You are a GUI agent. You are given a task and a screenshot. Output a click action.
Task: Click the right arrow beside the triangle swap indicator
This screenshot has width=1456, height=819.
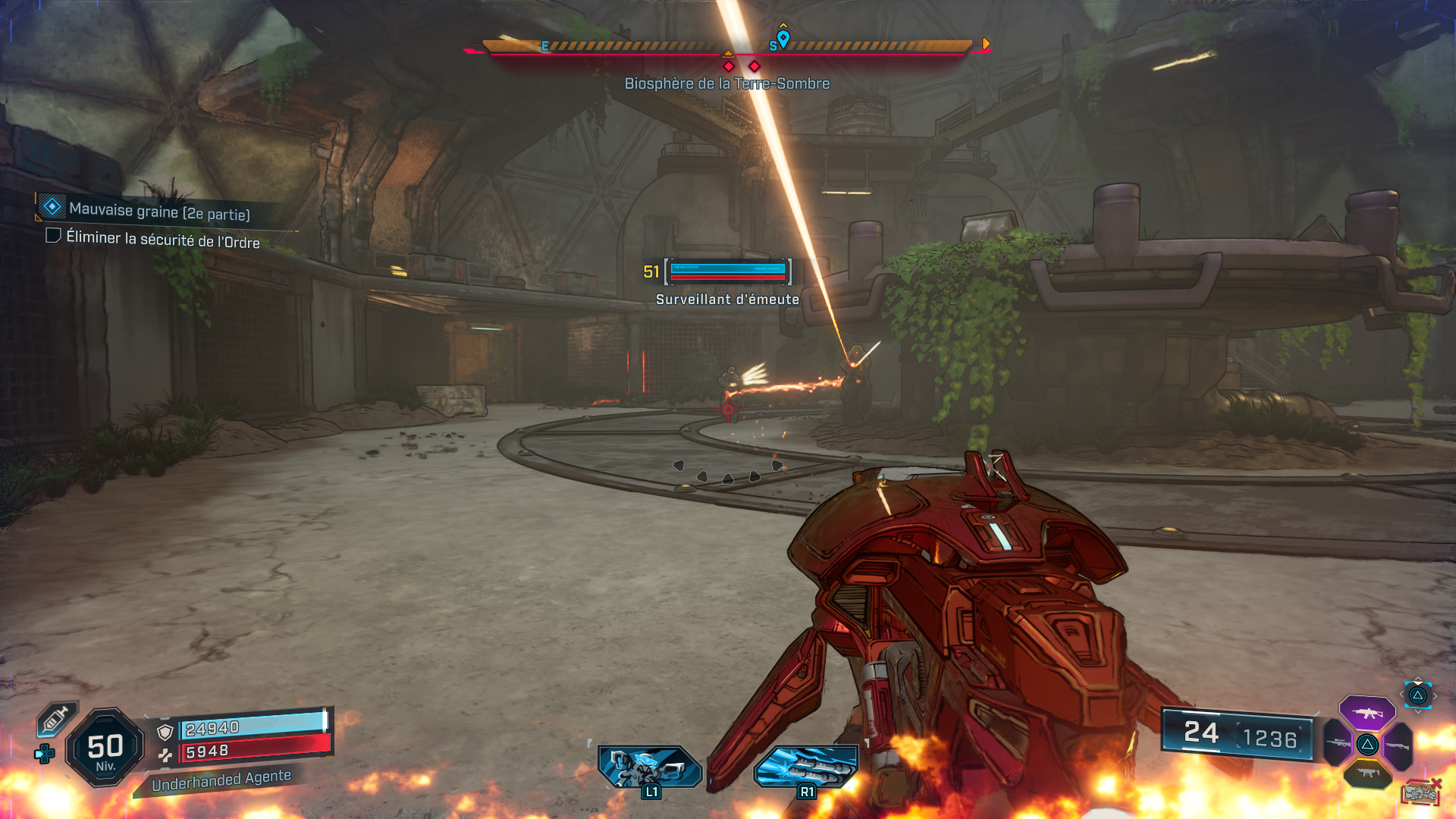[x=1435, y=695]
